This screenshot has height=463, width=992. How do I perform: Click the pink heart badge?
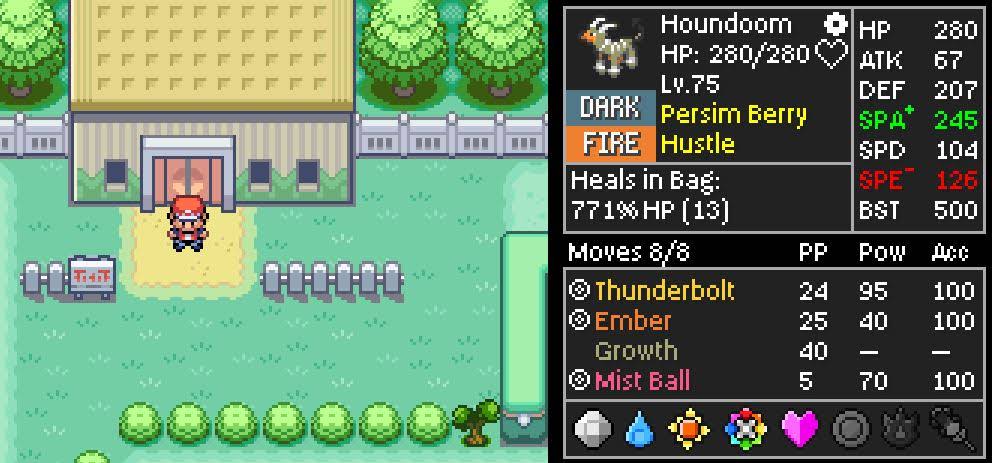point(797,429)
